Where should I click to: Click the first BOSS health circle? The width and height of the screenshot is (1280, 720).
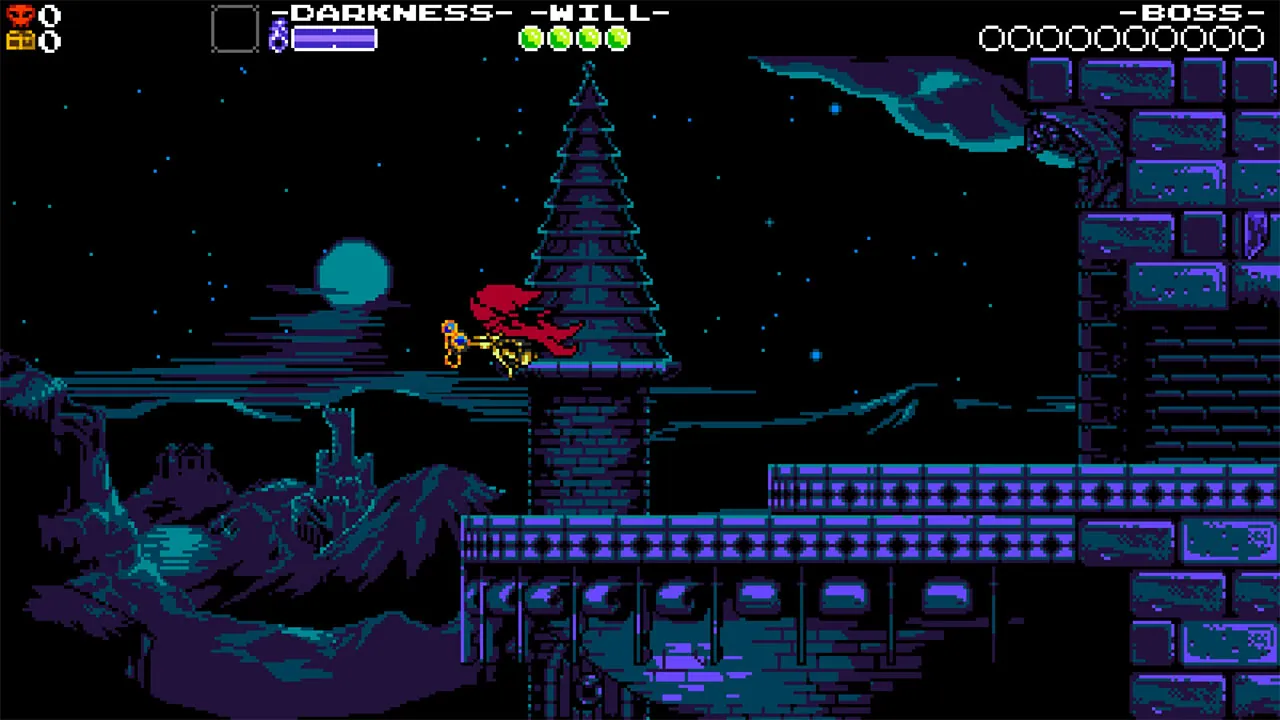[x=994, y=39]
